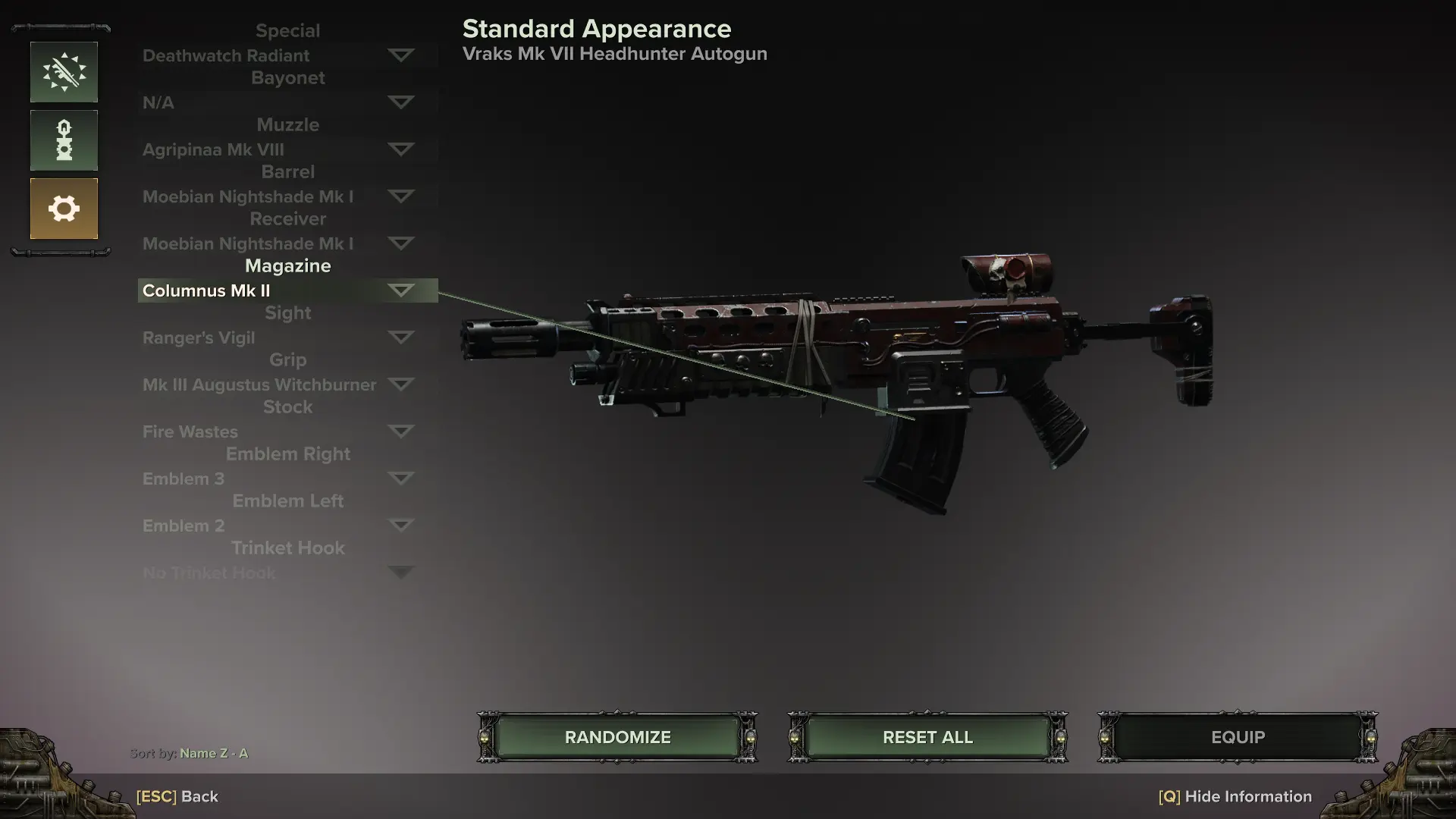Switch to the gear-icon customization tab
This screenshot has height=819, width=1456.
[64, 209]
